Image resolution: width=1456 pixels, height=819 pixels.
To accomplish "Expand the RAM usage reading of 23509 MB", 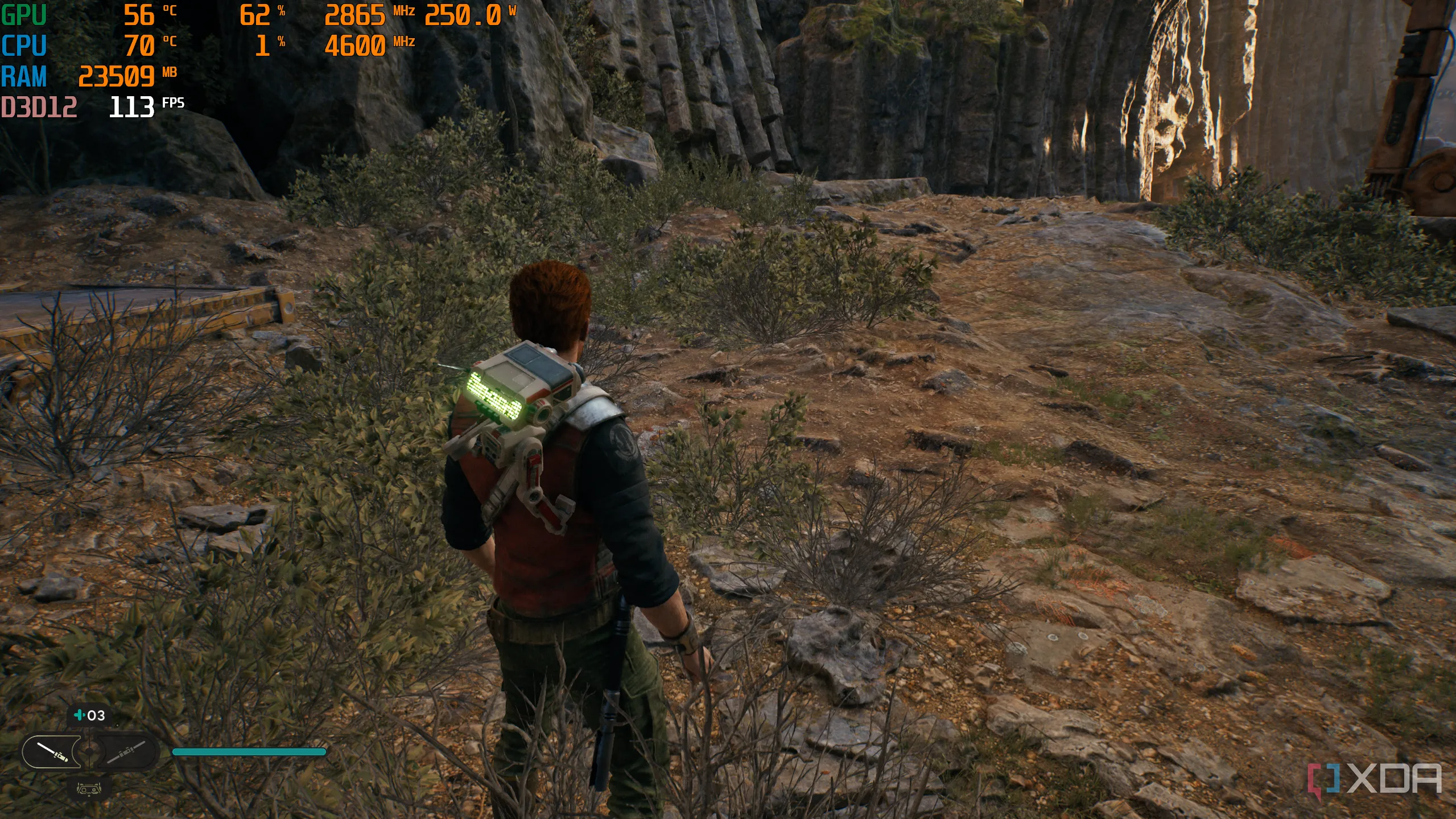I will tap(117, 76).
